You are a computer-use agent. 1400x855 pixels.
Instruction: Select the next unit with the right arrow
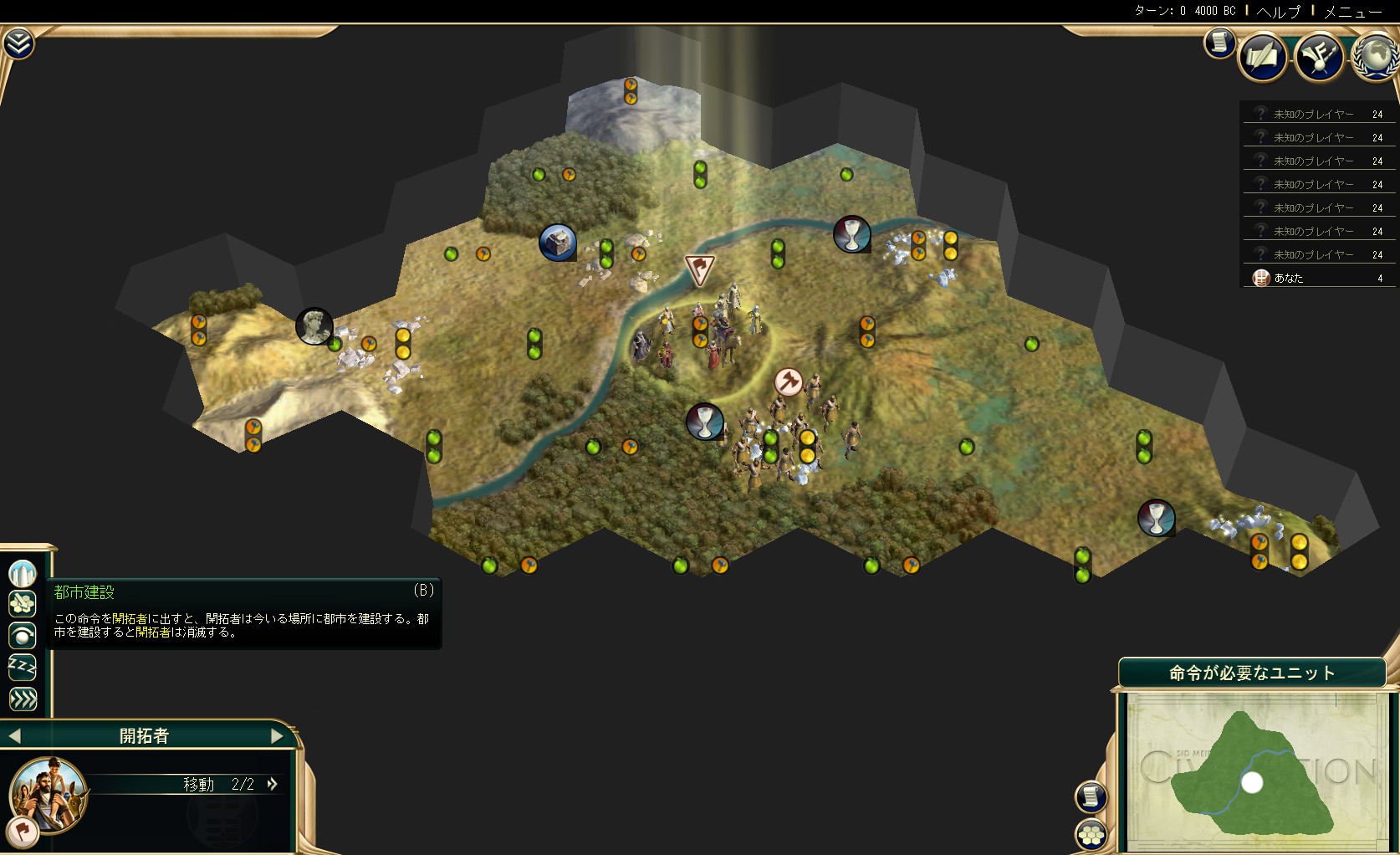click(277, 736)
